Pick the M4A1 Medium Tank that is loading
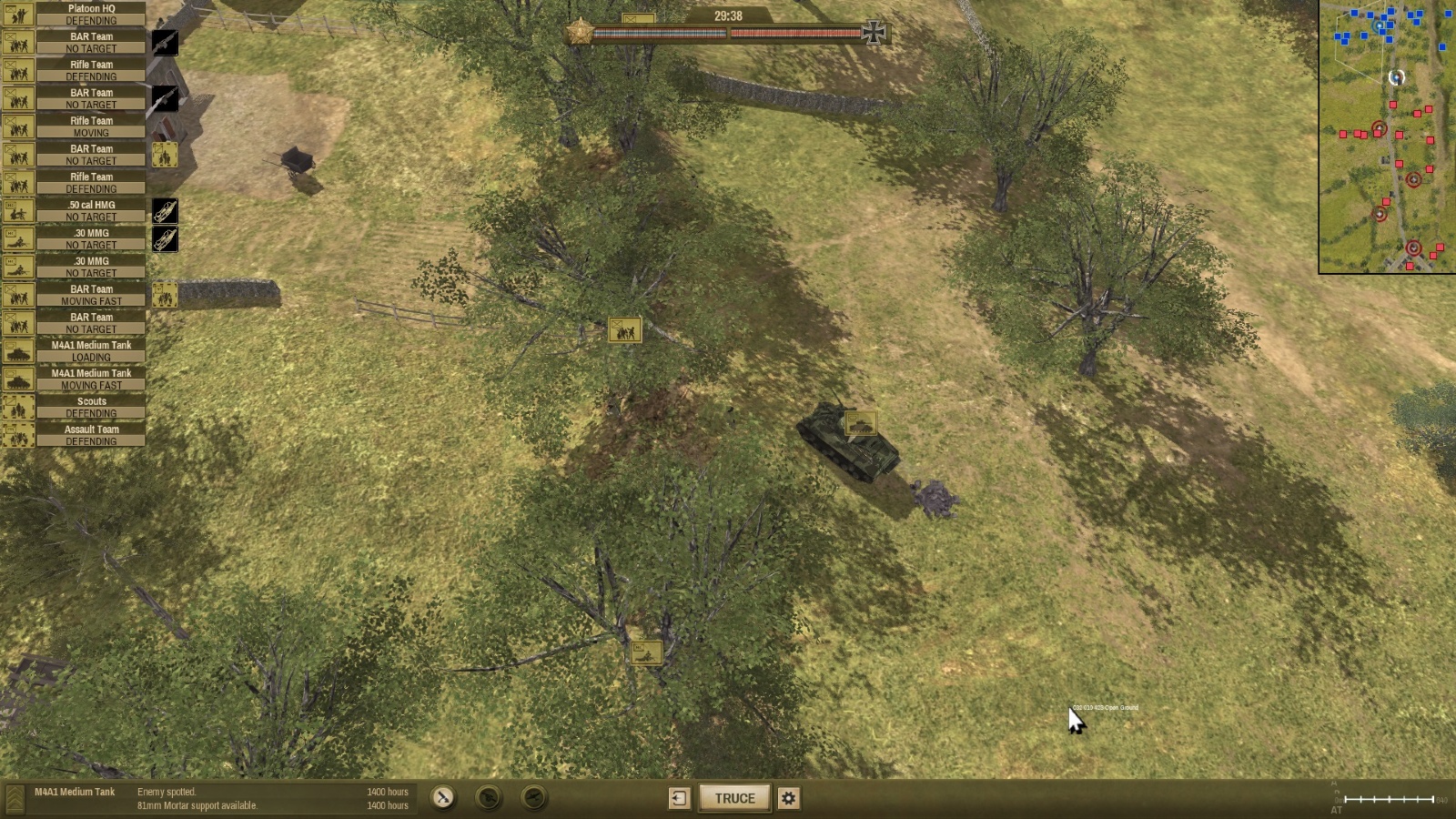This screenshot has height=819, width=1456. click(x=91, y=350)
